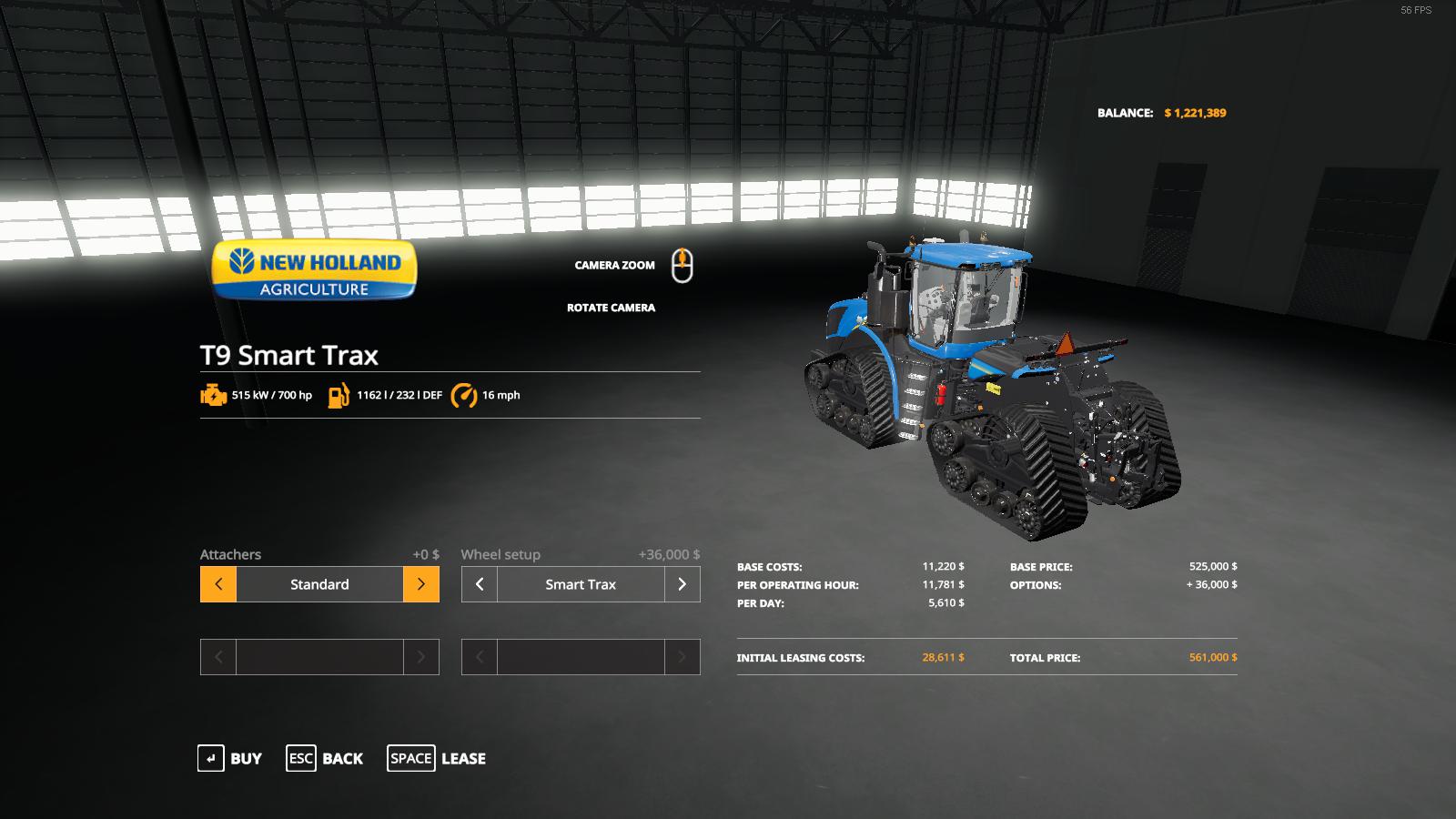Switch to previous Wheel setup
The height and width of the screenshot is (819, 1456).
coord(480,584)
